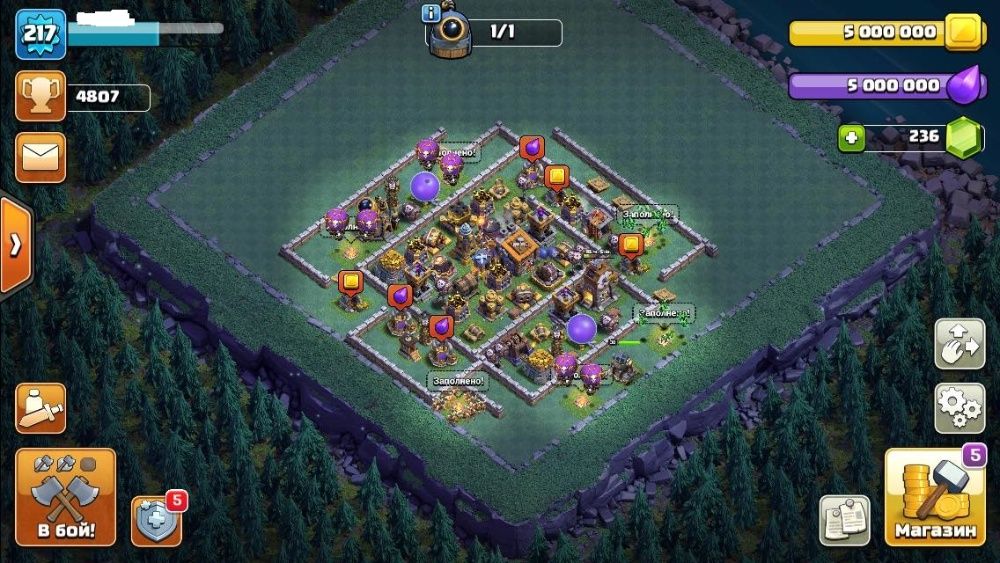
Task: Open the level 217 player profile badge
Action: pos(41,34)
